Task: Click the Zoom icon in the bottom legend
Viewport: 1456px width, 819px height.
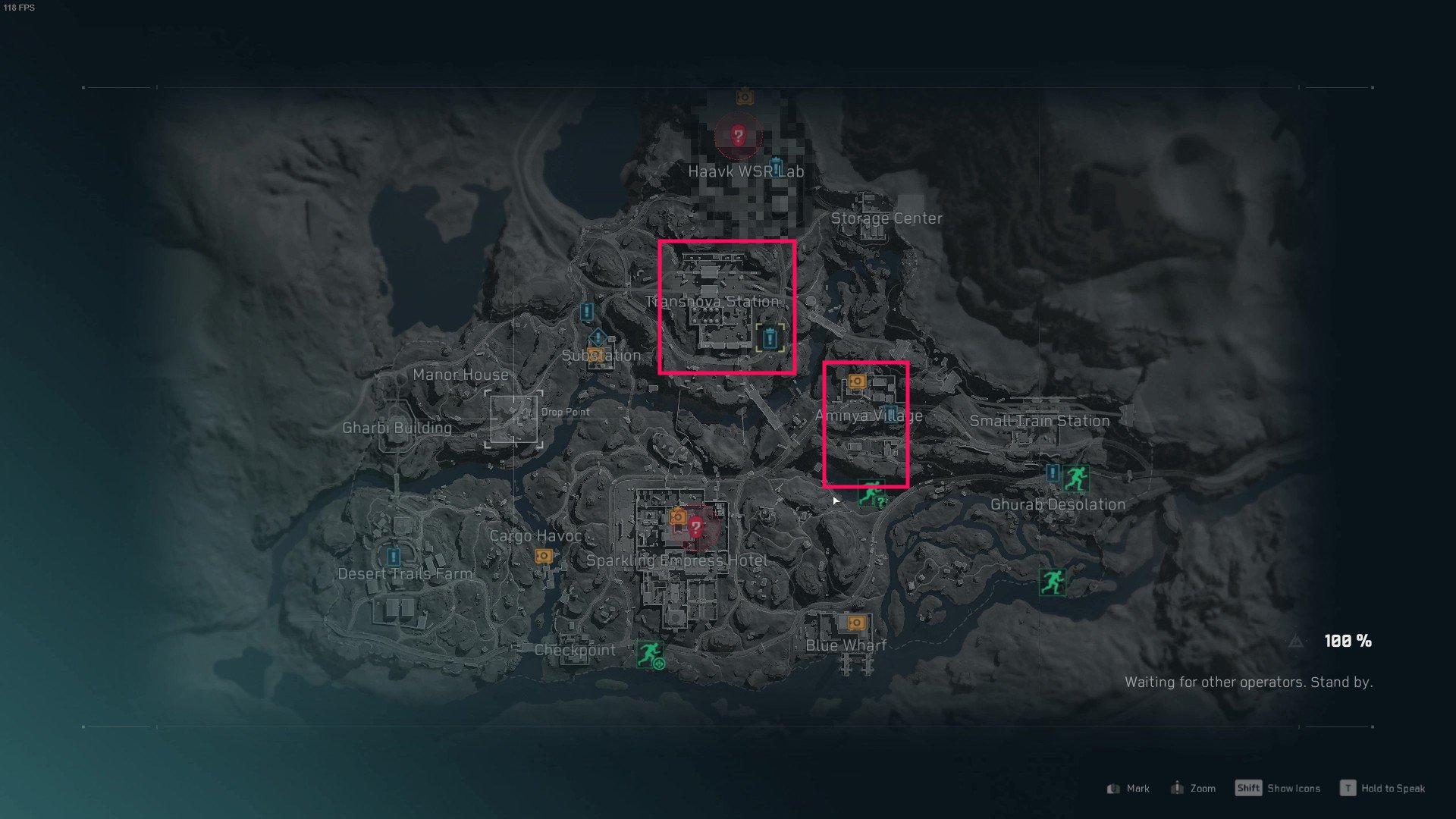Action: click(1178, 788)
